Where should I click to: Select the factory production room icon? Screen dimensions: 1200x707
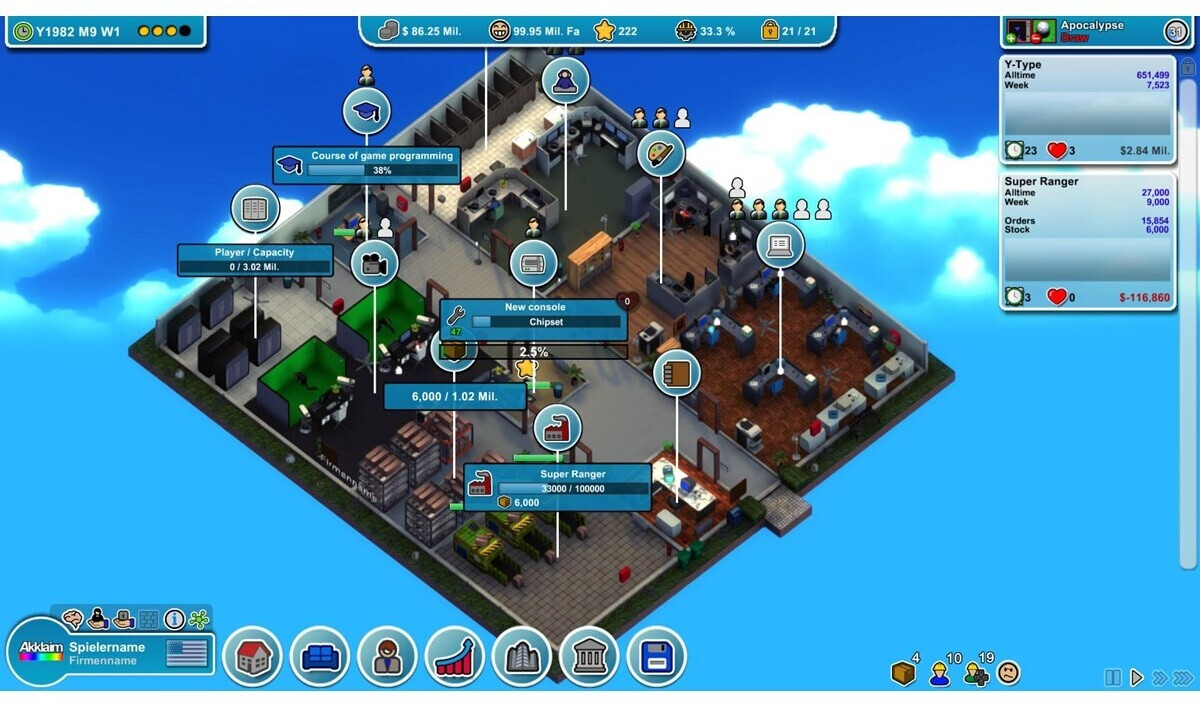pyautogui.click(x=557, y=429)
